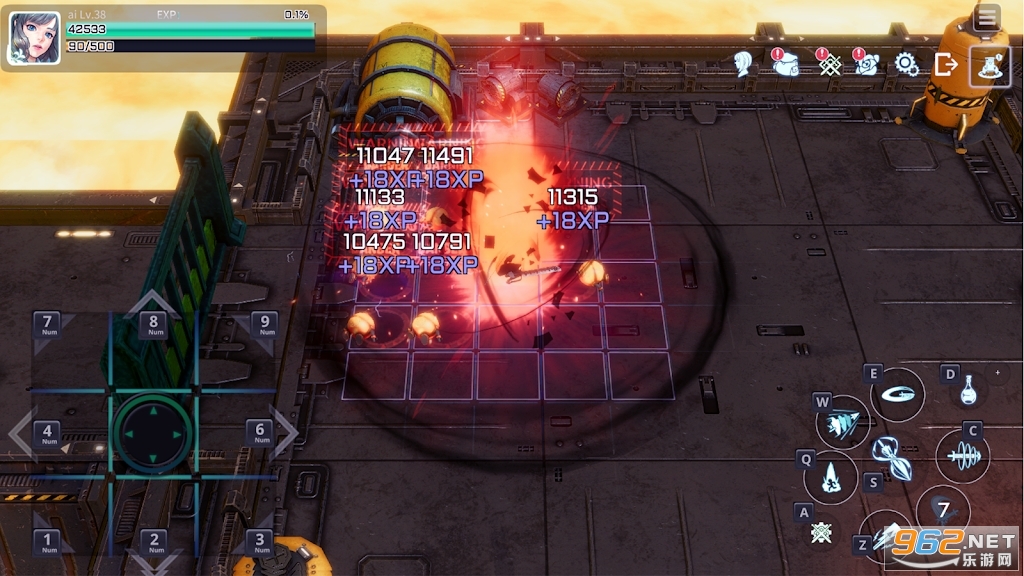The height and width of the screenshot is (576, 1024).
Task: Activate the spinning slash ring skill
Action: [897, 394]
